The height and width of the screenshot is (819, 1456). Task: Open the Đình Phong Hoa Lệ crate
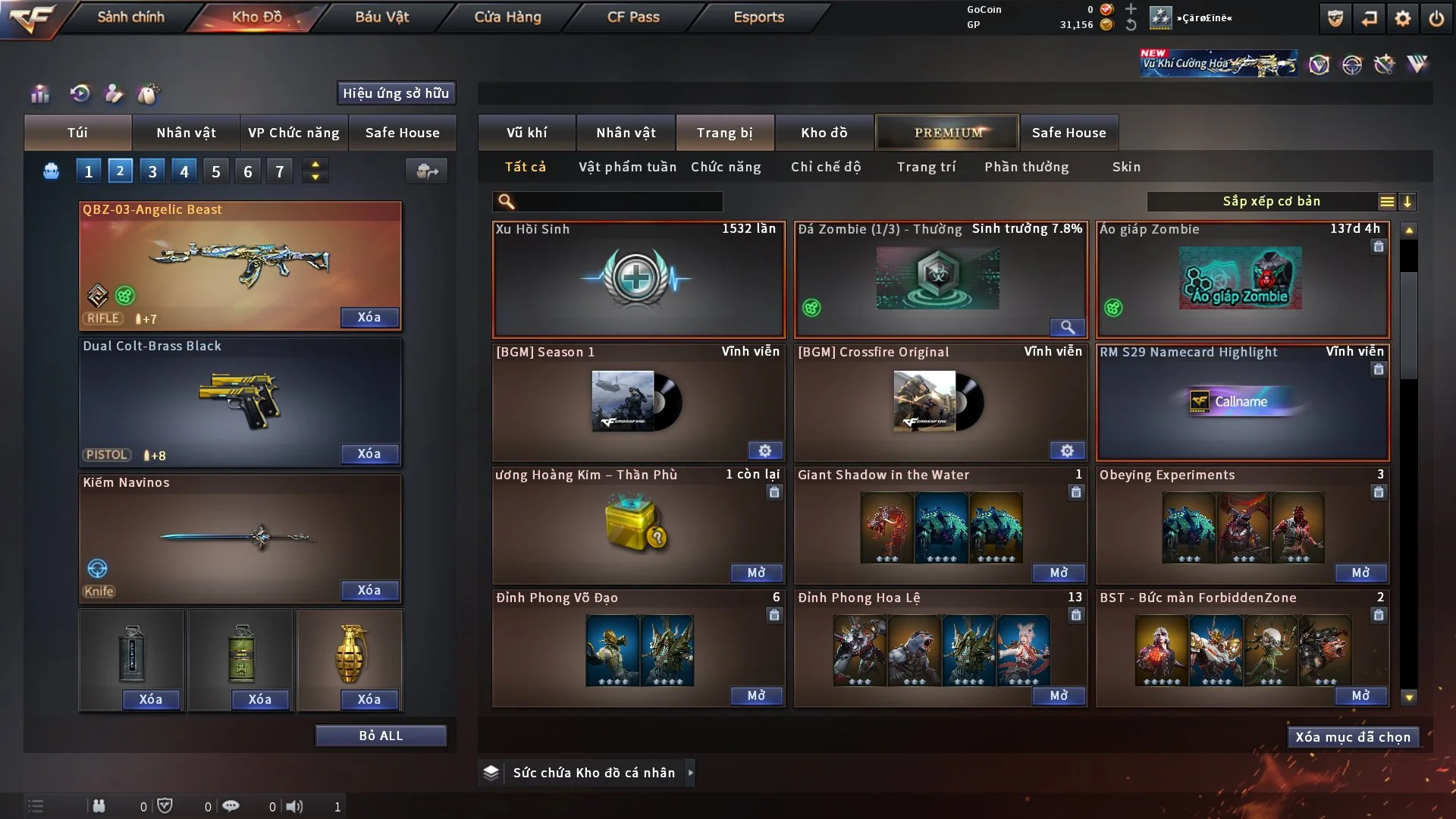pos(1059,695)
